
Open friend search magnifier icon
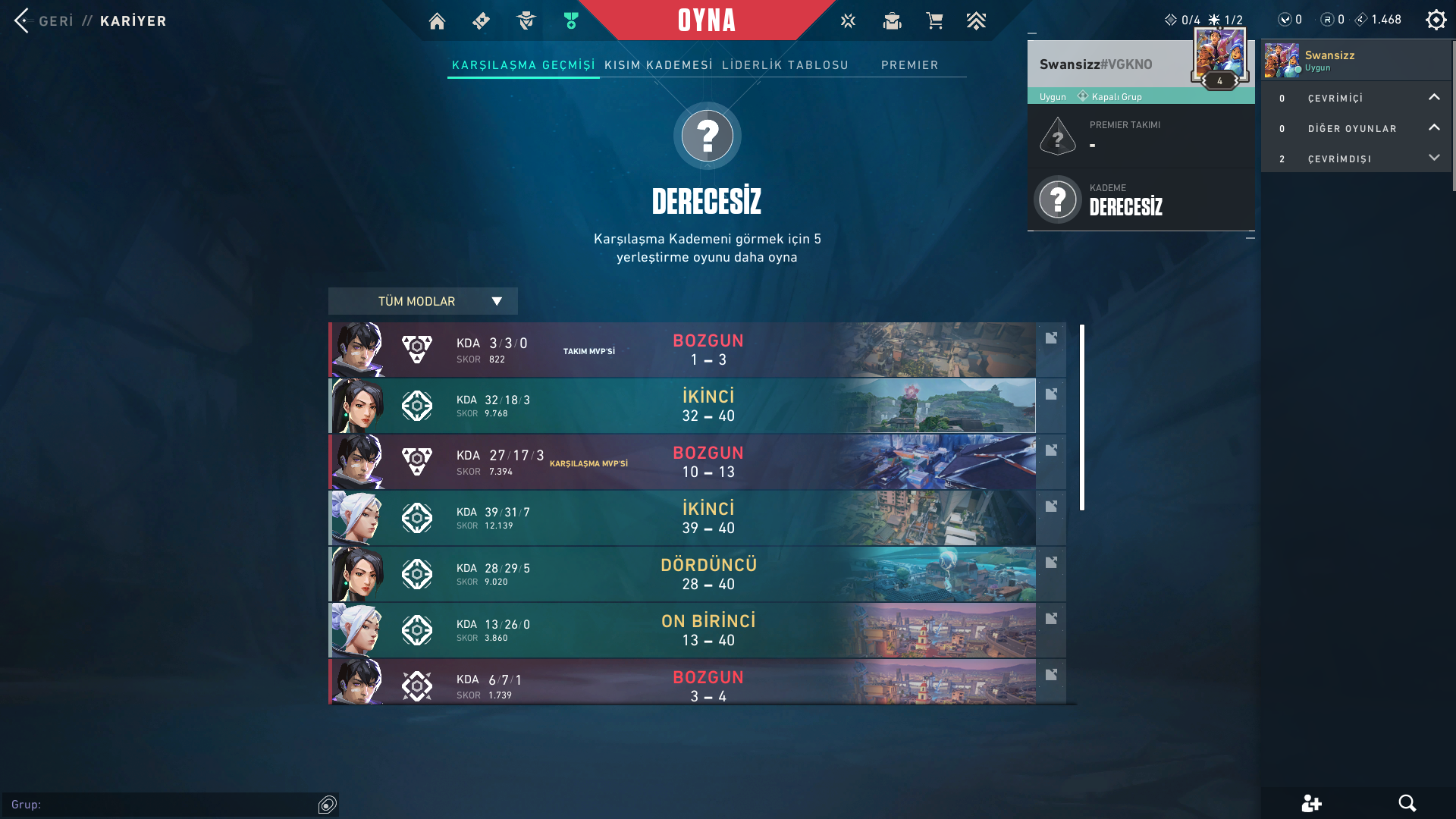[1407, 803]
